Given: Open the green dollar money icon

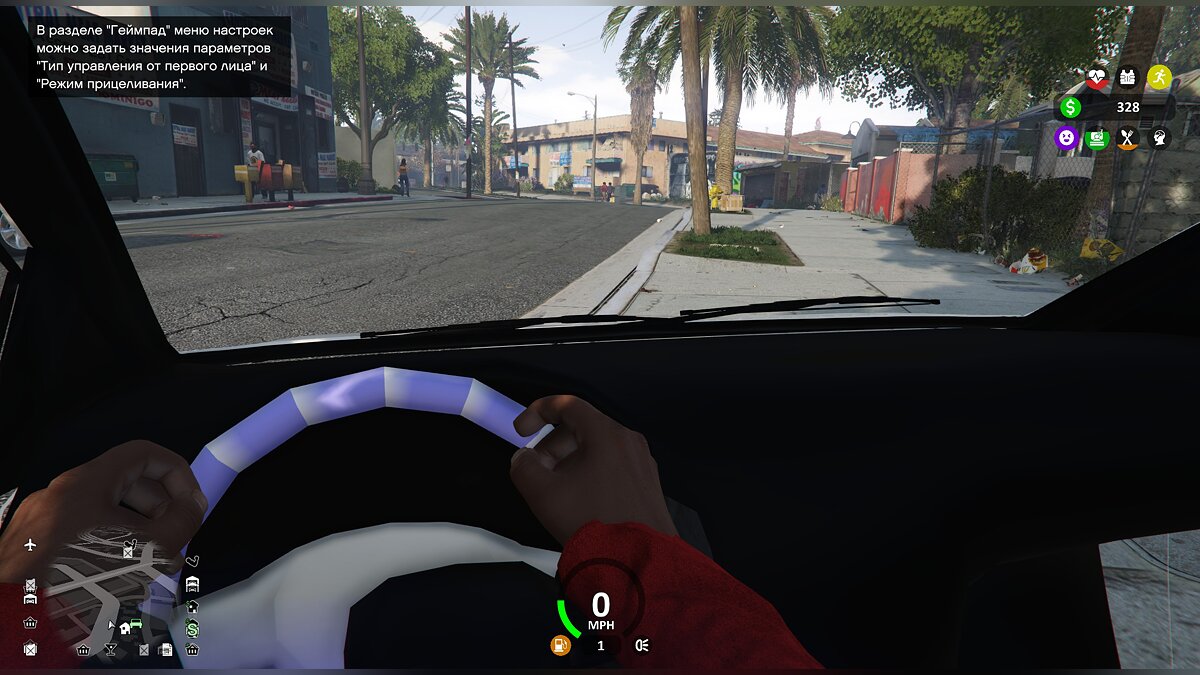Looking at the screenshot, I should tap(1071, 107).
